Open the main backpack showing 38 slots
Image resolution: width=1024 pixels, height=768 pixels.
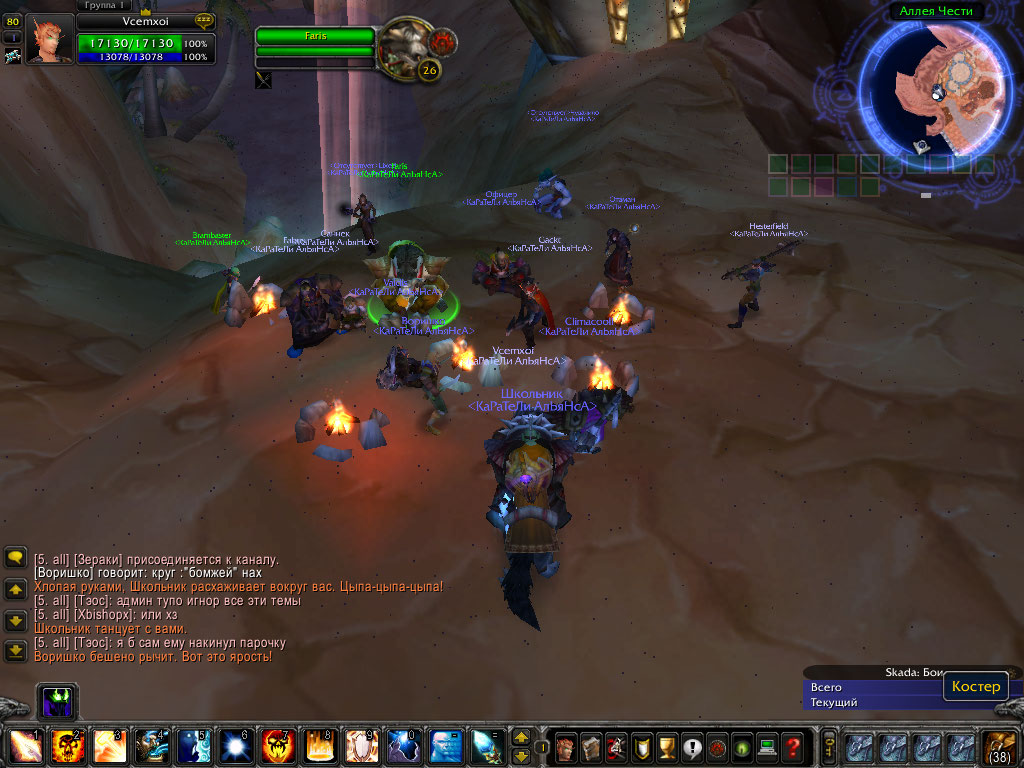(x=1001, y=746)
